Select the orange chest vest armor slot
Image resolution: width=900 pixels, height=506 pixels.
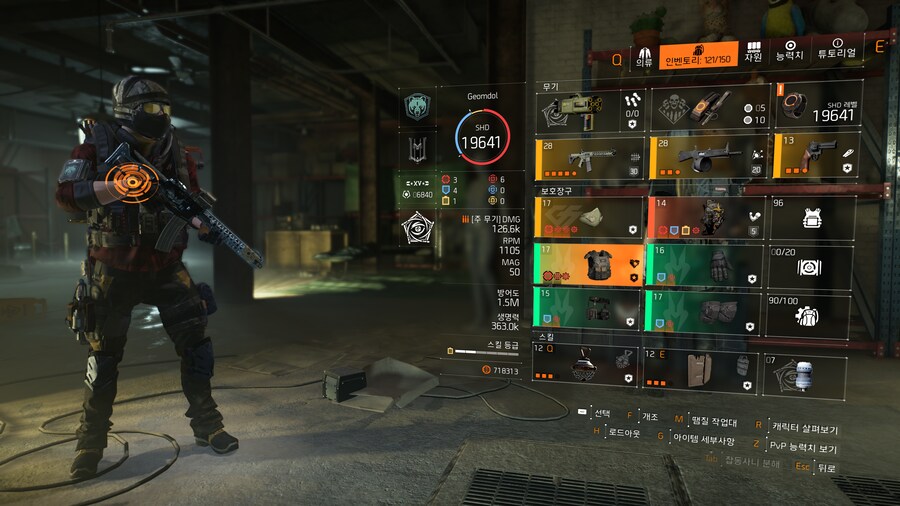588,264
